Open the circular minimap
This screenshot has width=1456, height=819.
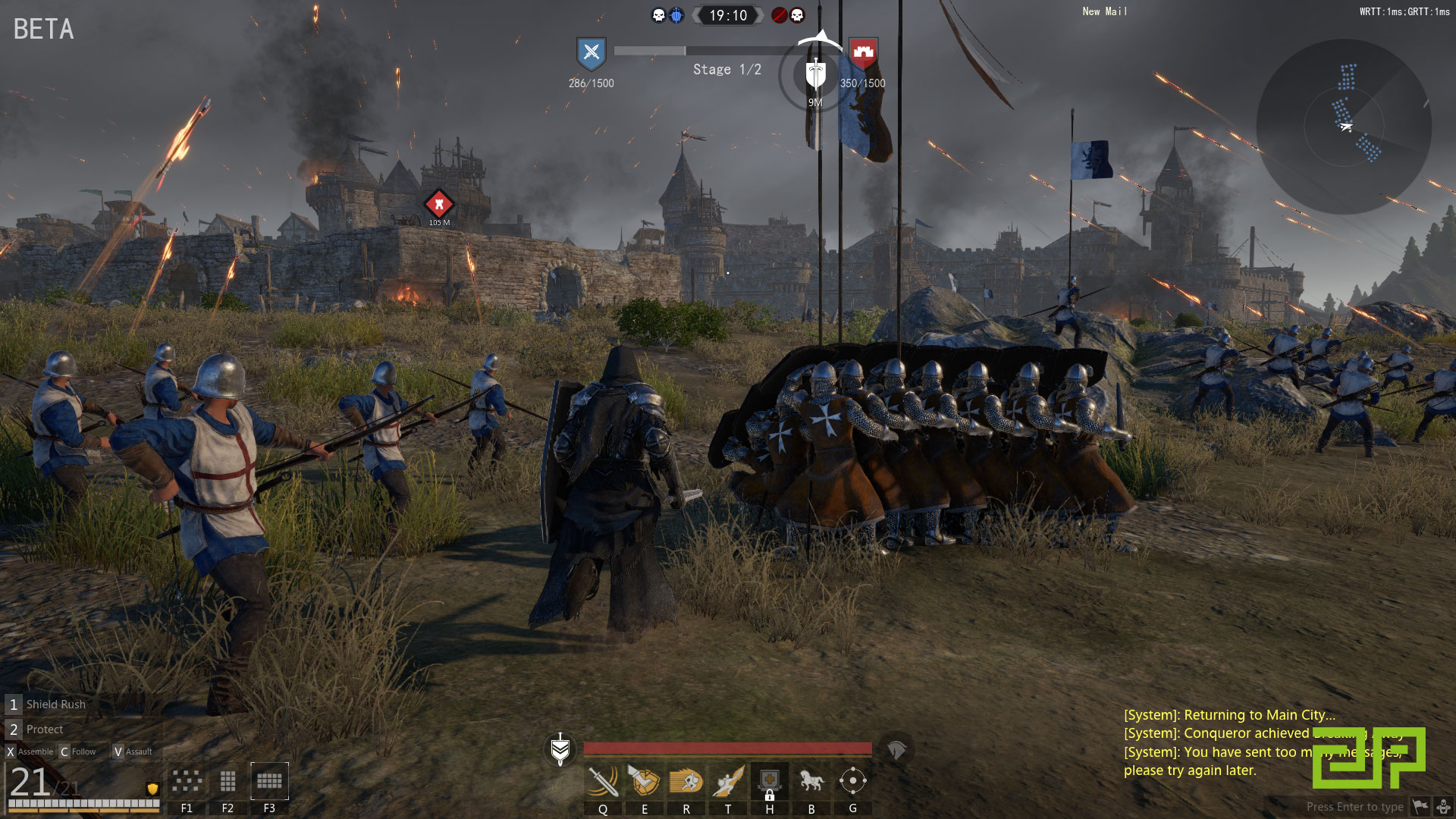point(1344,127)
